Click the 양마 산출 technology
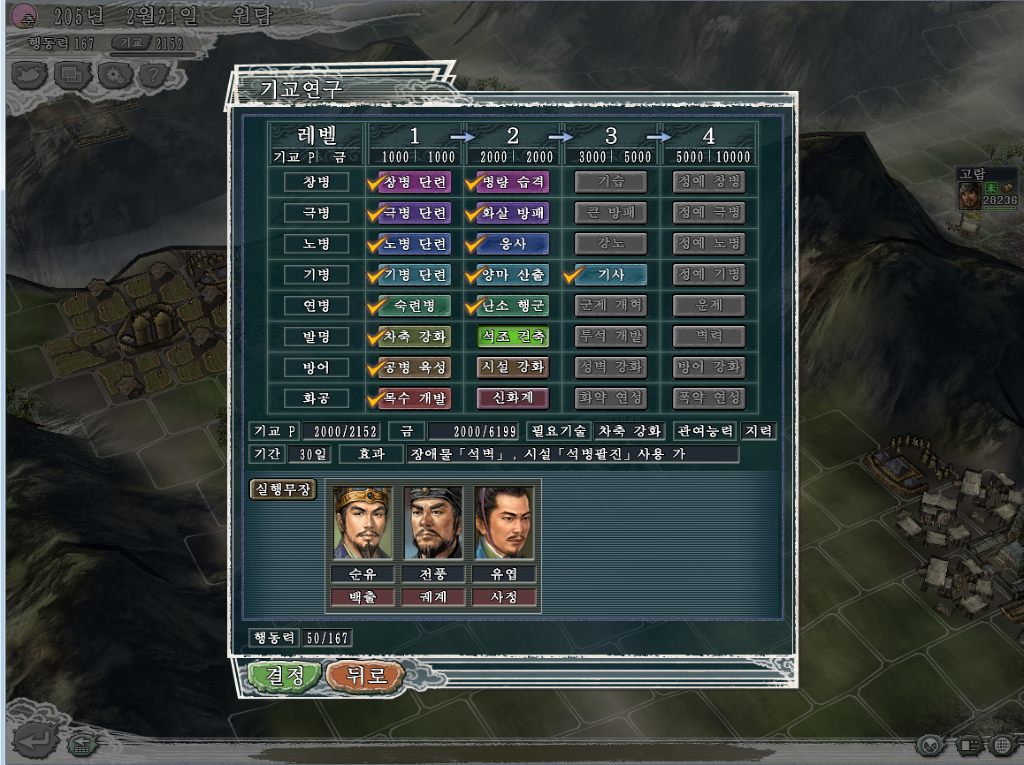 tap(513, 274)
